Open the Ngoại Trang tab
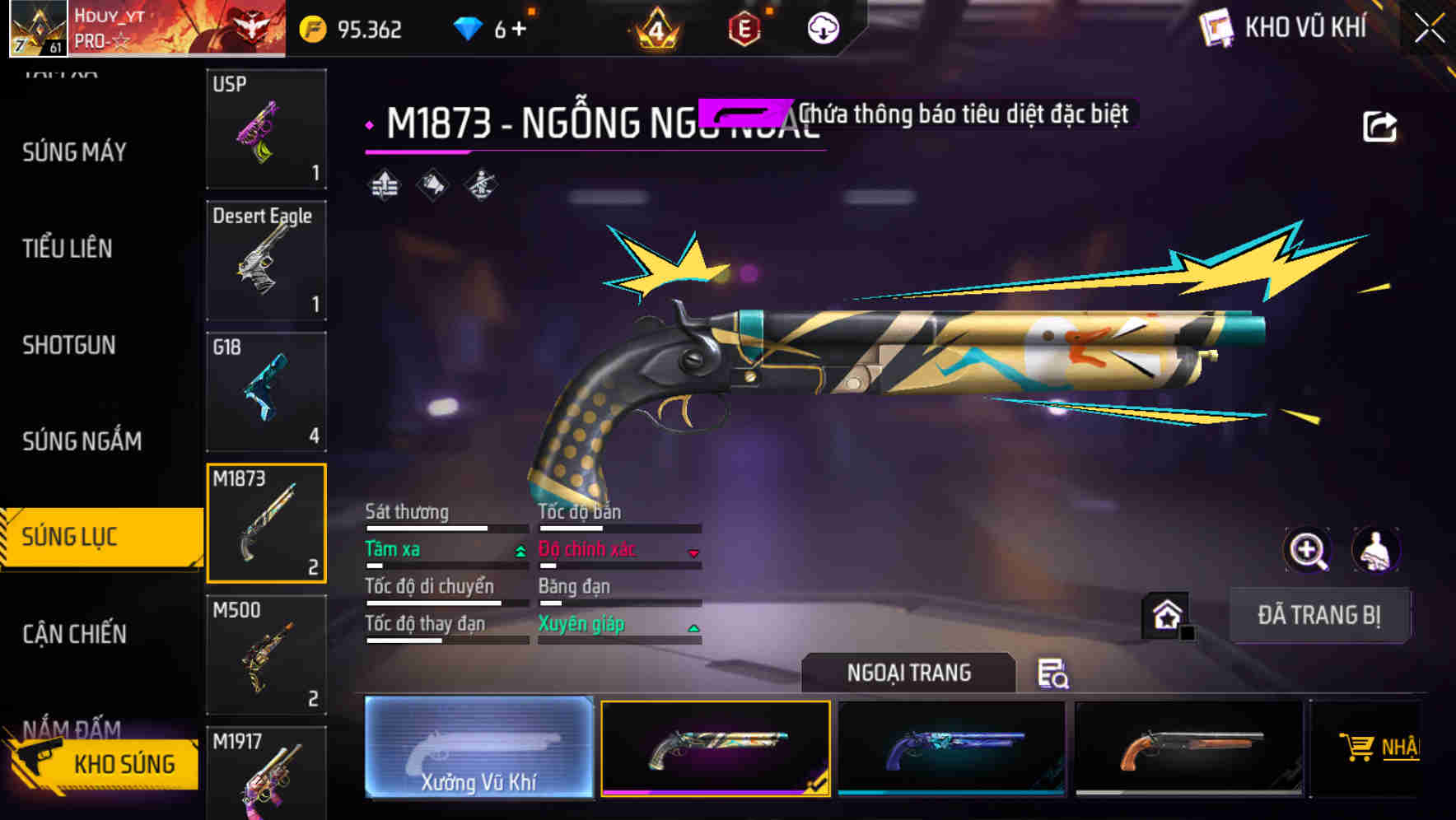The image size is (1456, 820). (908, 672)
